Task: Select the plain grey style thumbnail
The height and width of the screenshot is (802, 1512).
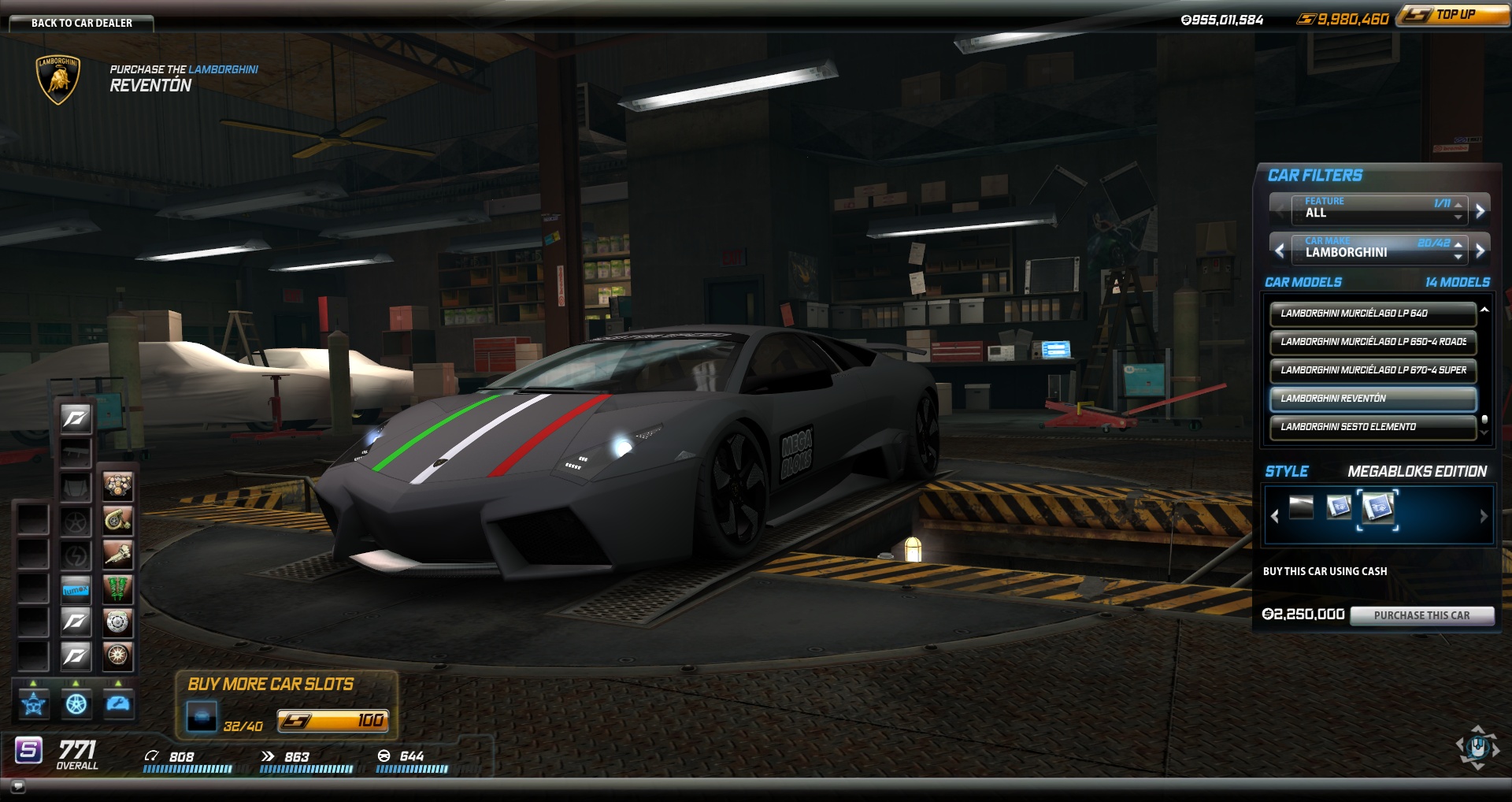Action: [x=1301, y=507]
